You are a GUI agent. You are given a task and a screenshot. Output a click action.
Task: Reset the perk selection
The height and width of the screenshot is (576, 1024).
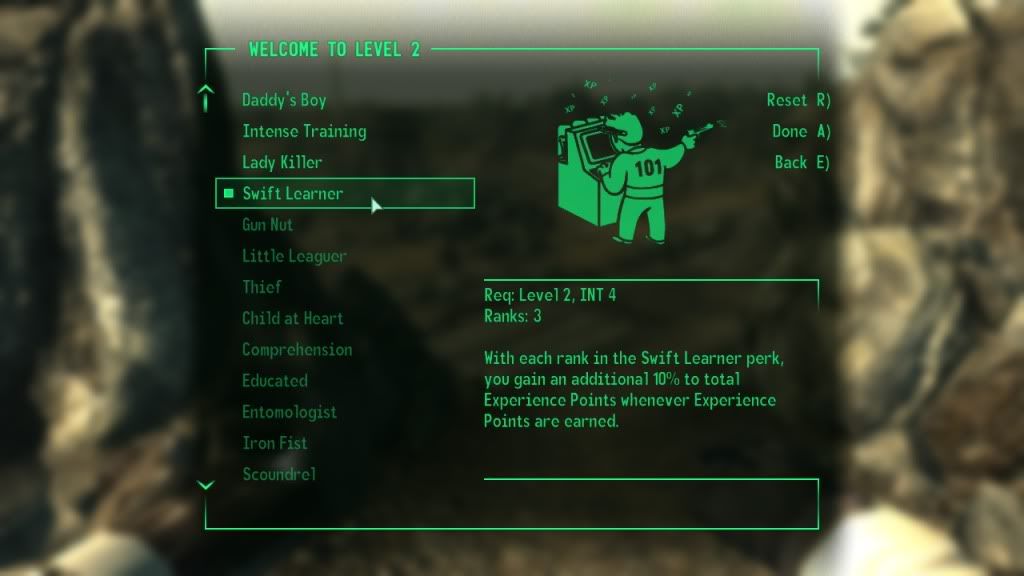coord(798,100)
